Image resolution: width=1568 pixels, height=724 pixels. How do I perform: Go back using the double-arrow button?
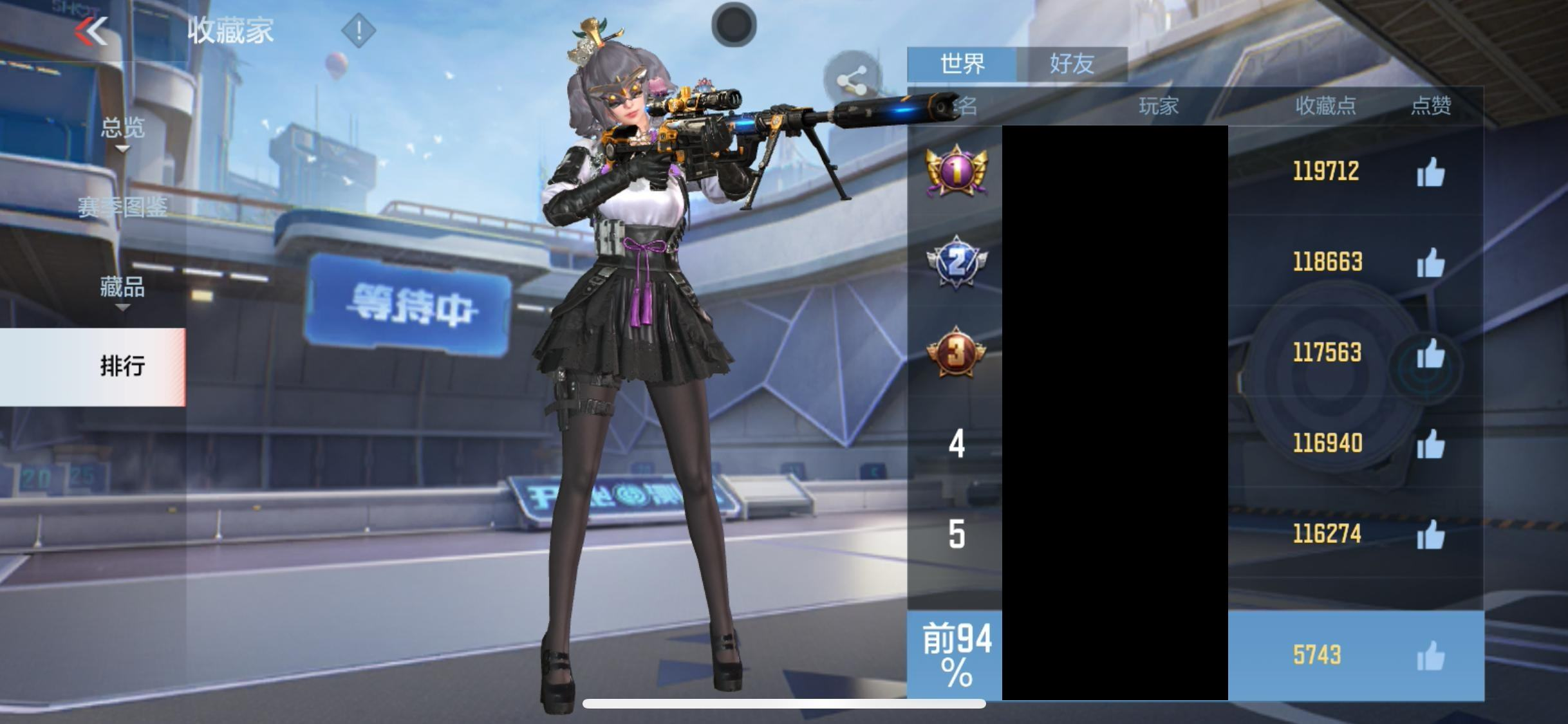91,31
